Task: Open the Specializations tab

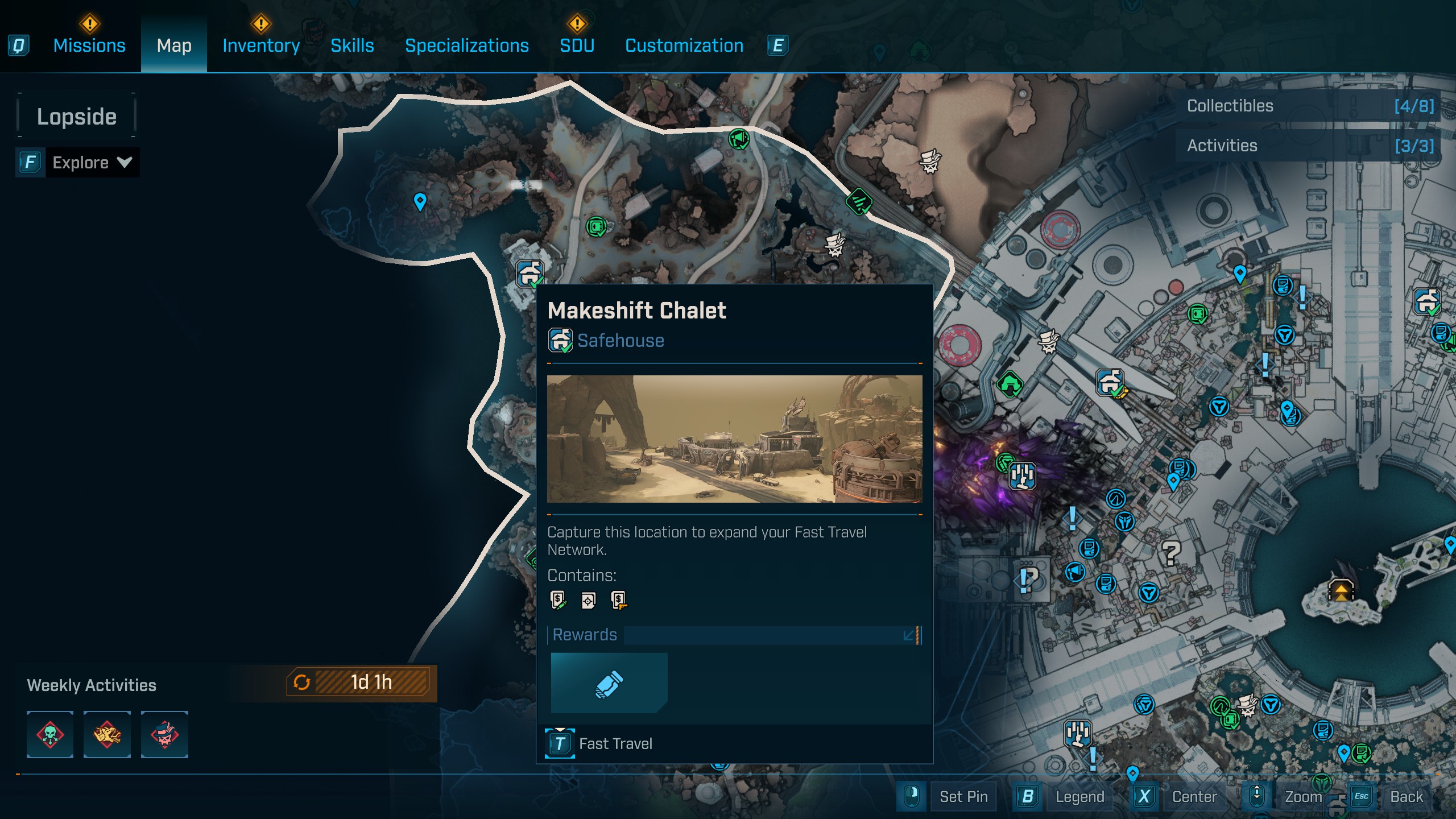Action: click(x=466, y=45)
